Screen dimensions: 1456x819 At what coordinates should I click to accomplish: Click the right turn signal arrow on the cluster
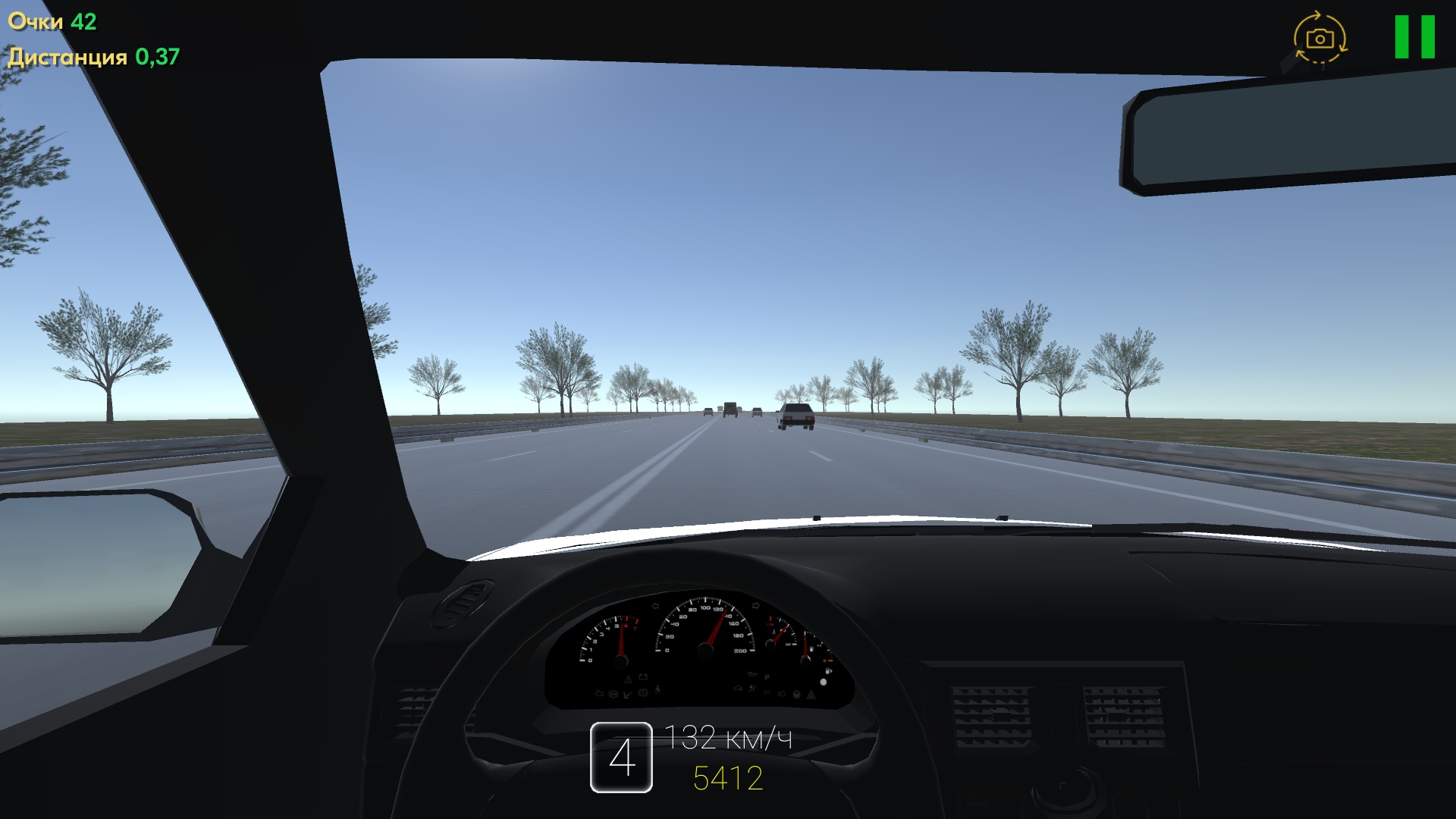pos(756,605)
